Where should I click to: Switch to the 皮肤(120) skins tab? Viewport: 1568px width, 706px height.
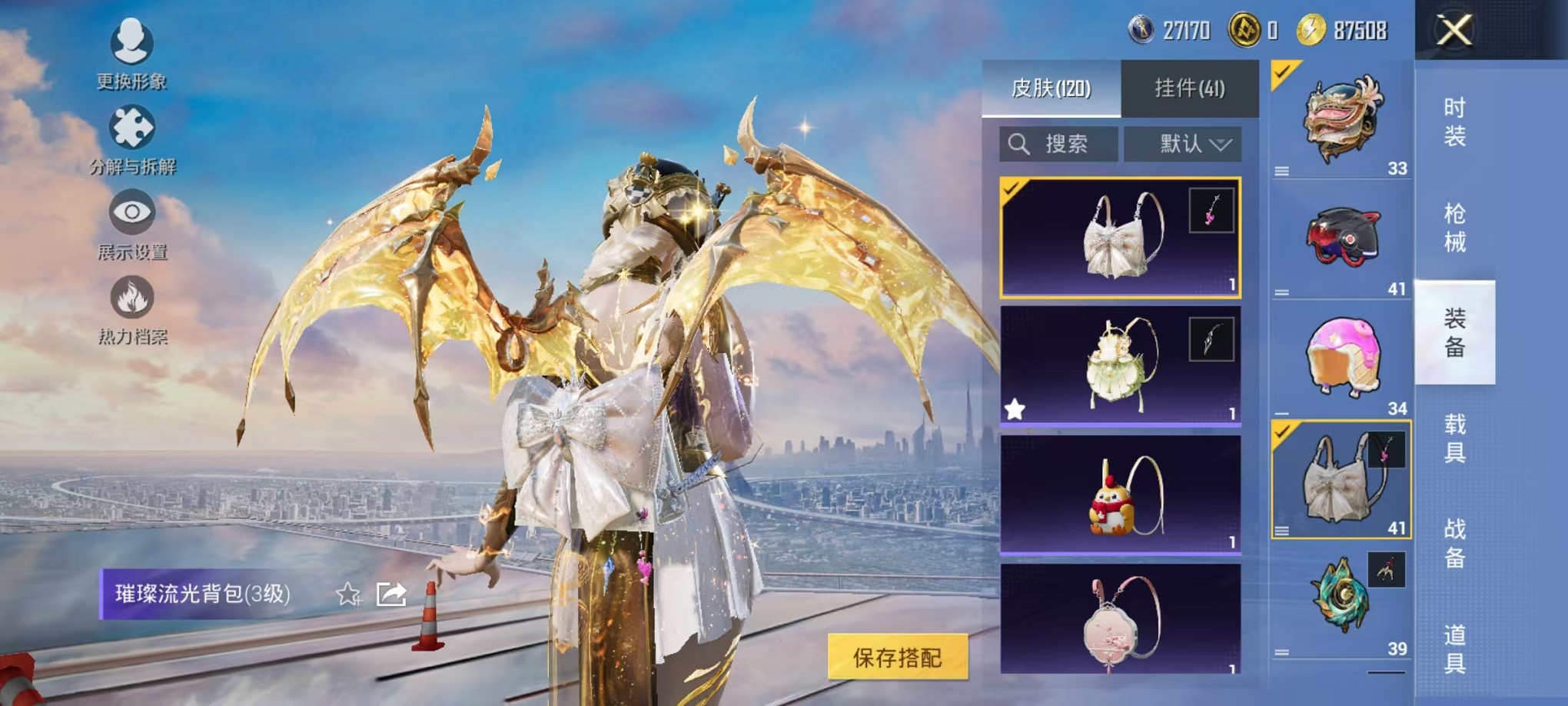pos(1051,88)
